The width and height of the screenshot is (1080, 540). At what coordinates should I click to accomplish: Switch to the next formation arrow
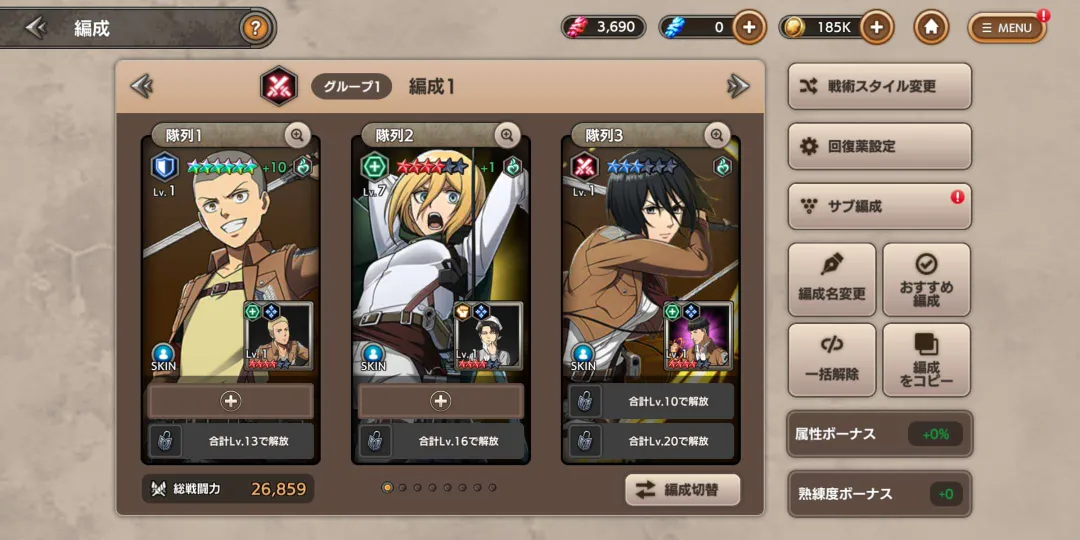[738, 87]
